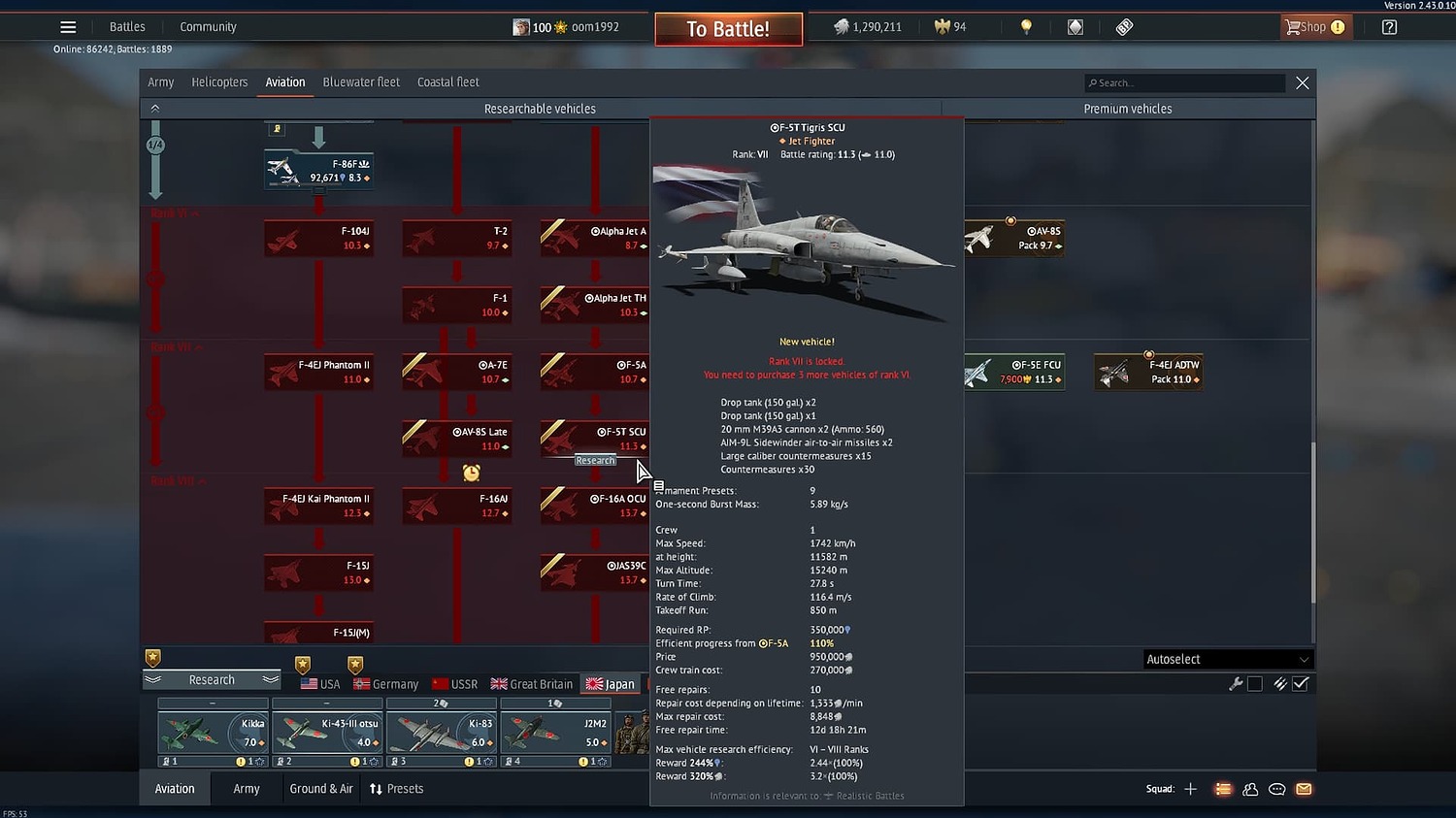Toggle the Kikka crew slot selection
Image resolution: width=1456 pixels, height=818 pixels.
[212, 733]
